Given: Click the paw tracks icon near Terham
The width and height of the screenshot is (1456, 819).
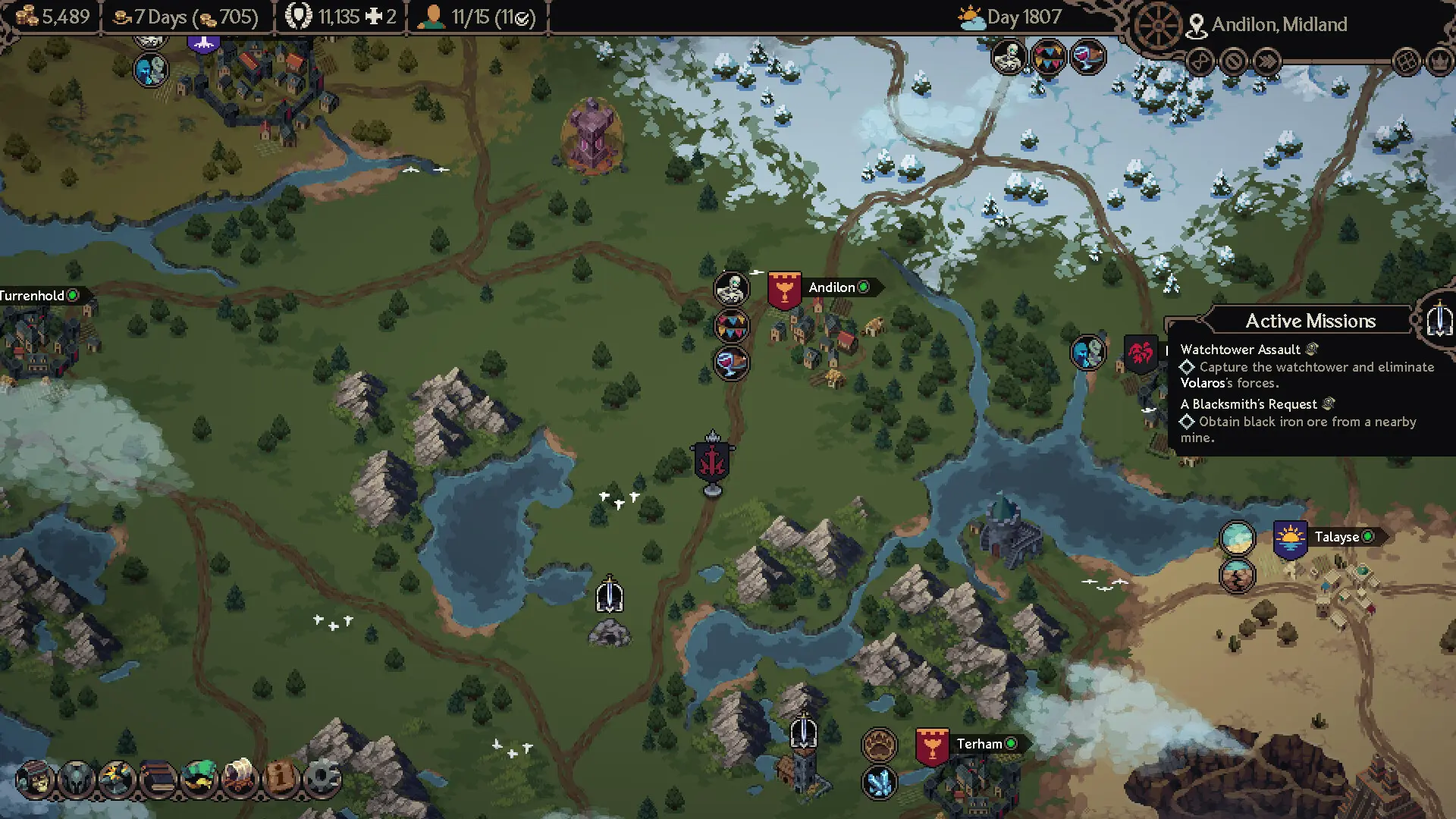Looking at the screenshot, I should click(878, 745).
